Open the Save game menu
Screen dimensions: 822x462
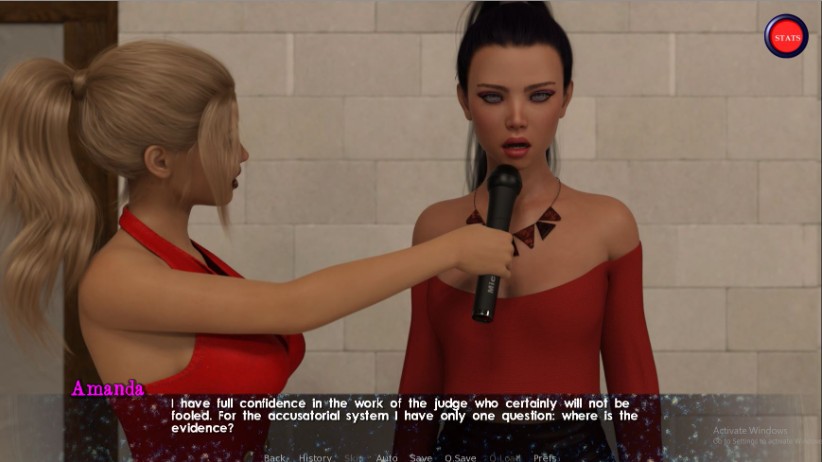tap(421, 457)
